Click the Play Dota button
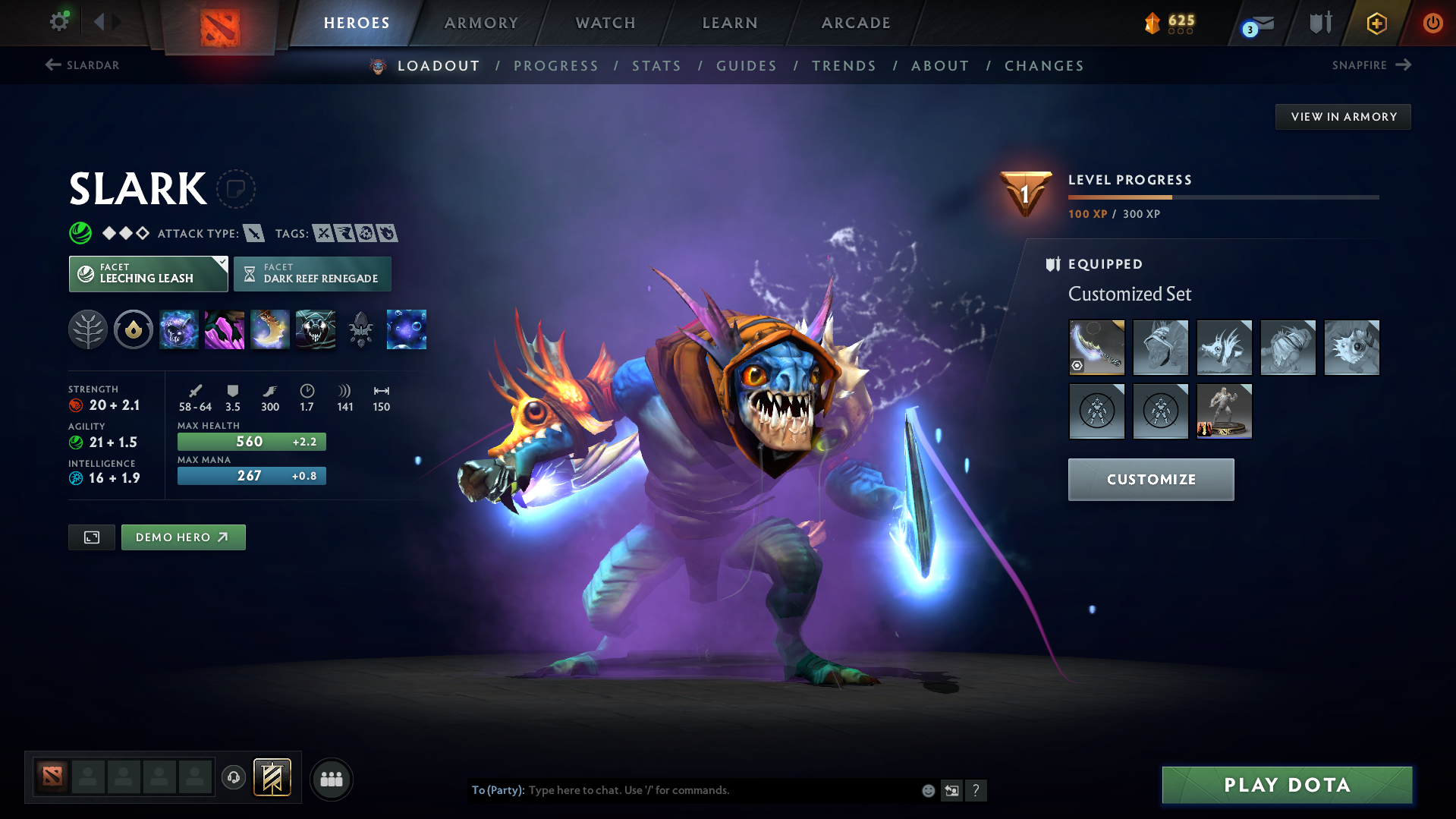The width and height of the screenshot is (1456, 819). point(1287,785)
